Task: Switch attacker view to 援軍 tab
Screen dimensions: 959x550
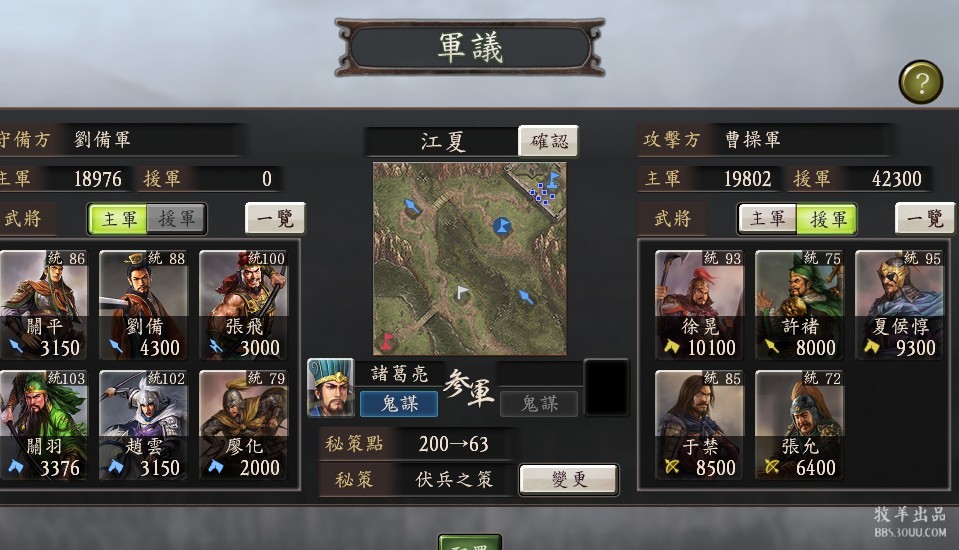Action: (x=827, y=218)
